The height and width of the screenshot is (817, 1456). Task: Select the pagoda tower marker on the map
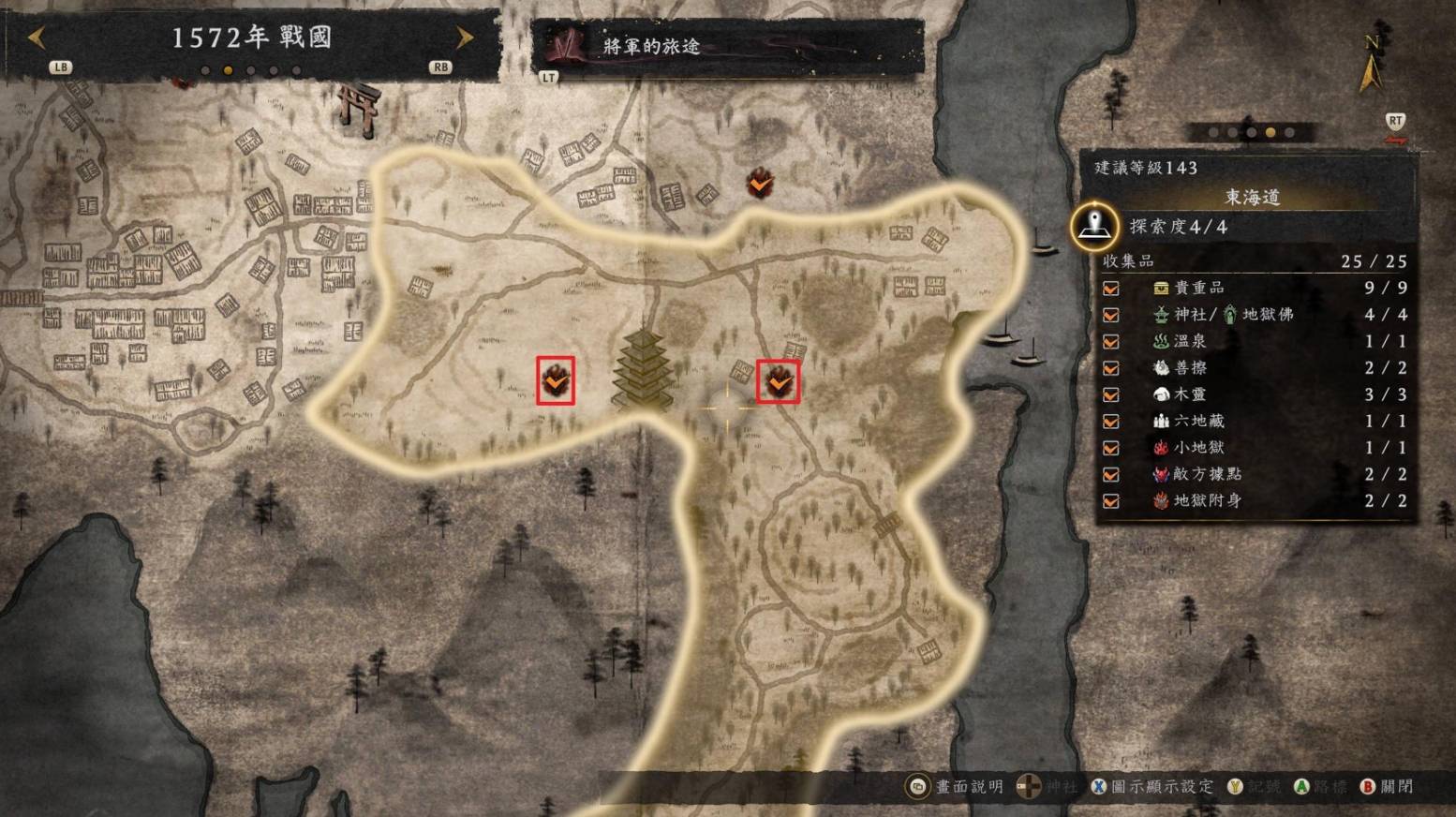[643, 369]
